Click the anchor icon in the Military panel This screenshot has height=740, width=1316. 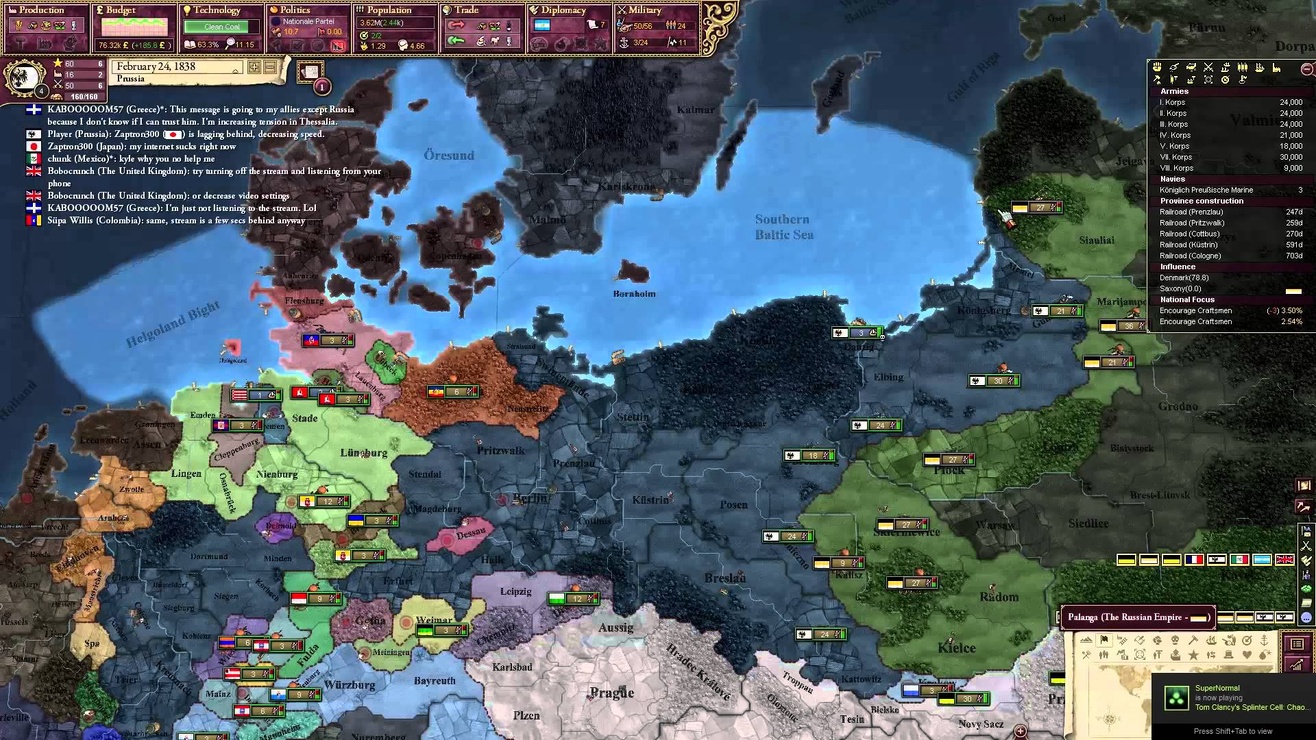(x=624, y=43)
